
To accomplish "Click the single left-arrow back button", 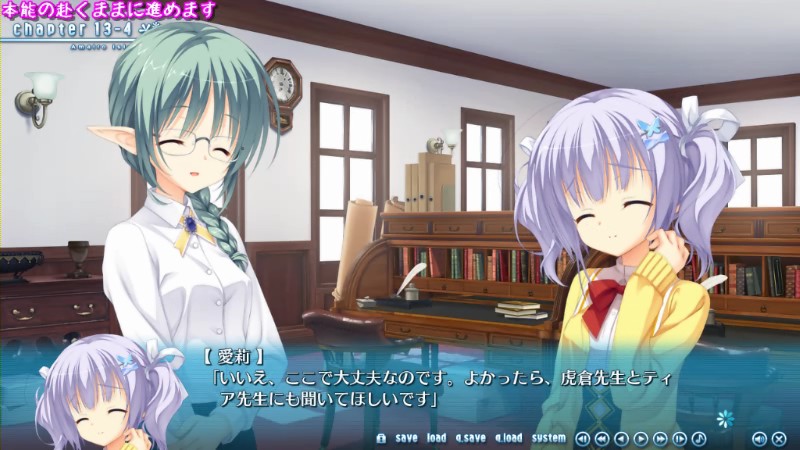I will (621, 438).
